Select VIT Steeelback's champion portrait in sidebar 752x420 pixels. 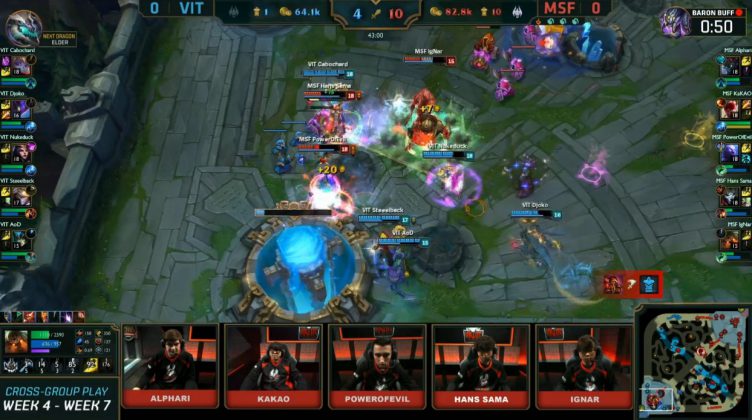(20, 196)
